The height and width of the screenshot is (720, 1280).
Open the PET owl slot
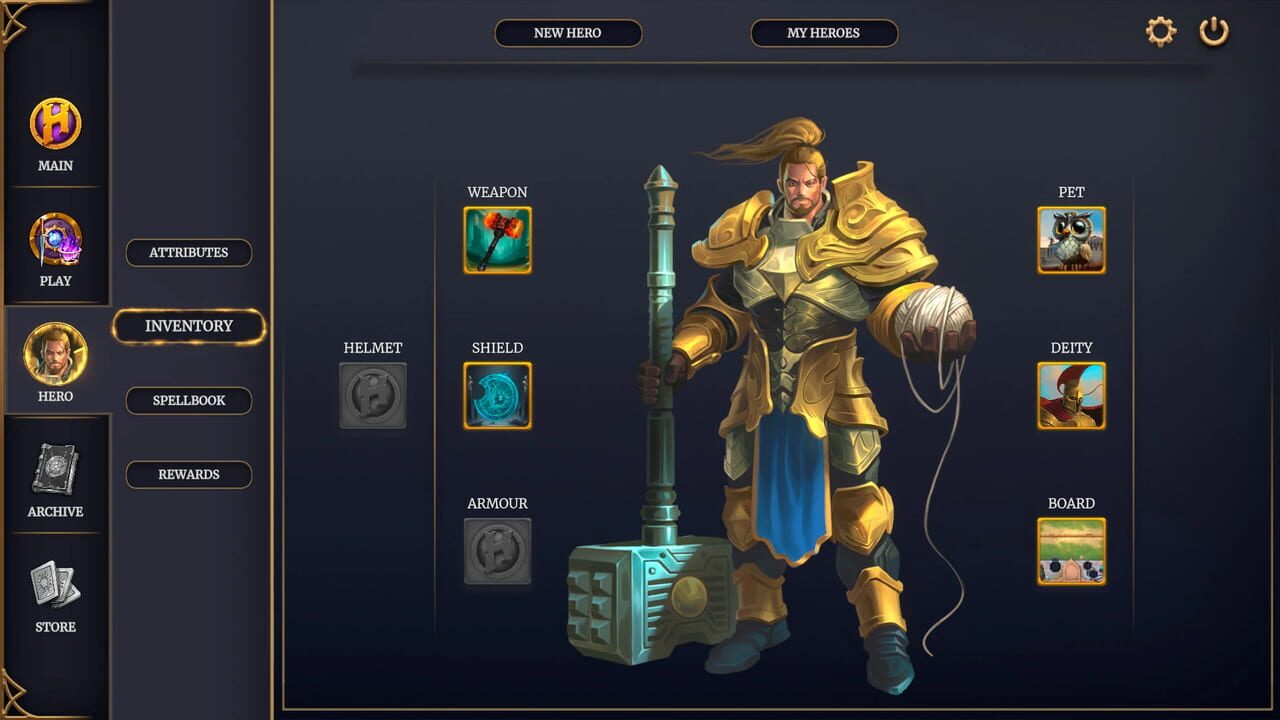click(x=1070, y=239)
